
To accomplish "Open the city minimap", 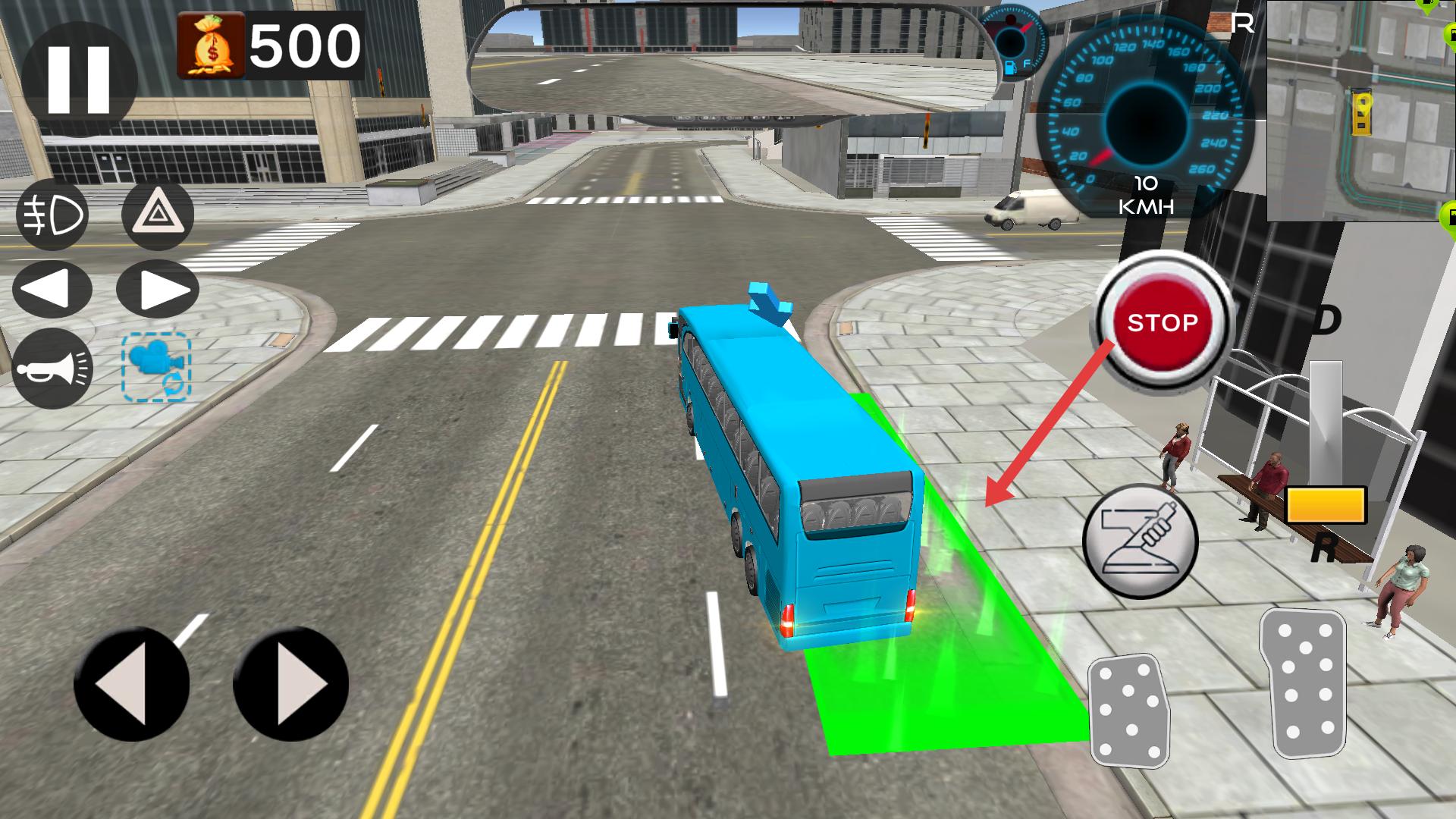I will pos(1361,111).
